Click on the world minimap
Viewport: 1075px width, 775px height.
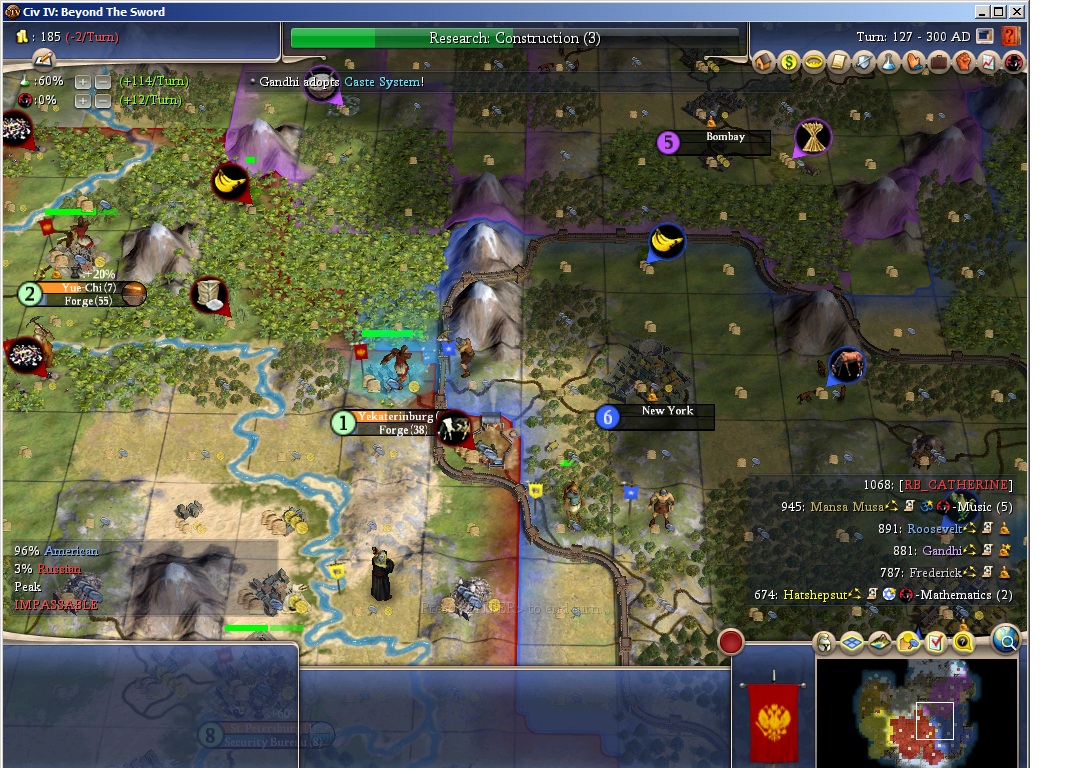pos(916,712)
